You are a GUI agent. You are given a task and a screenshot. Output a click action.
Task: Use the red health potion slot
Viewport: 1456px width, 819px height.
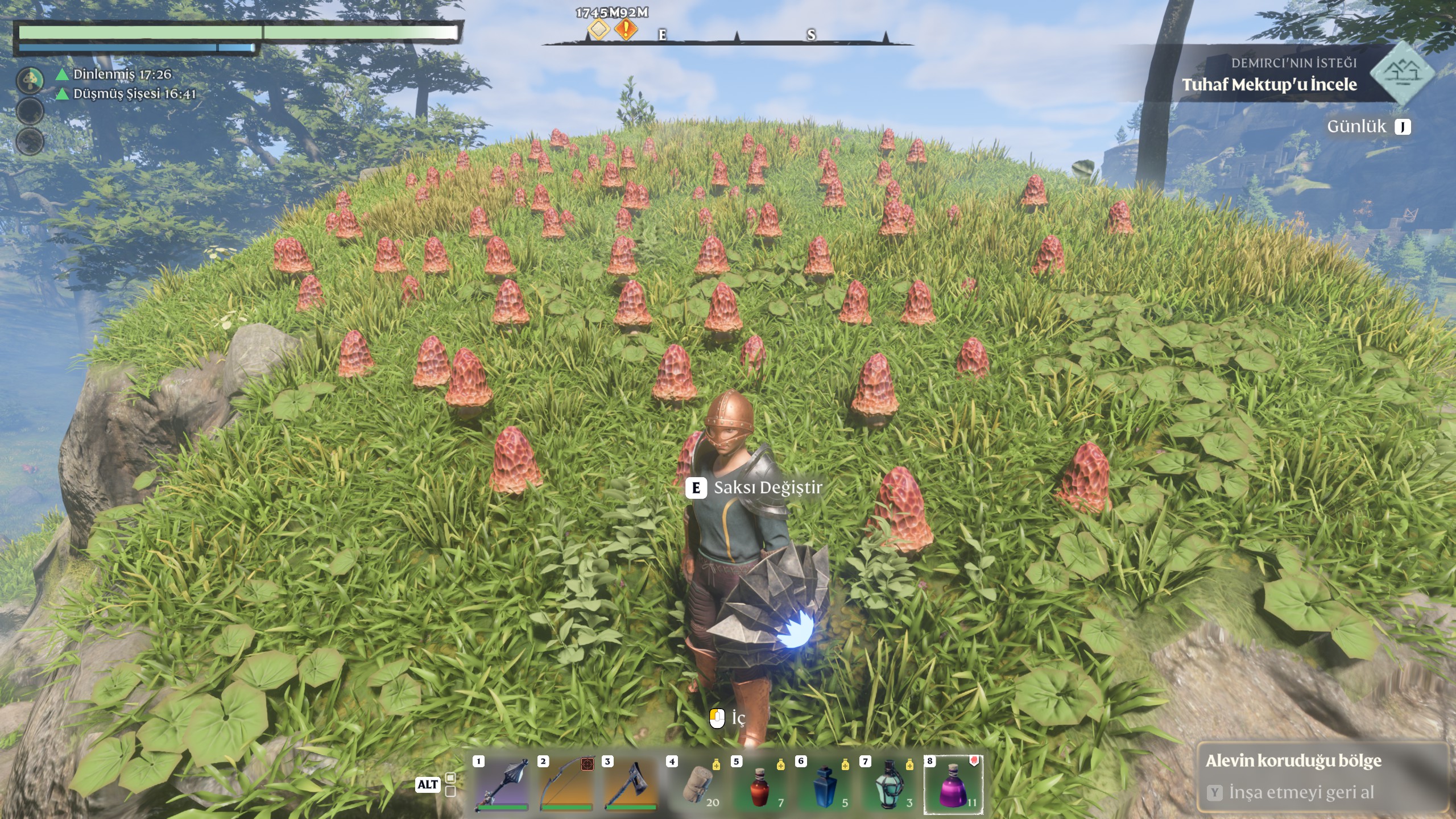tap(760, 784)
